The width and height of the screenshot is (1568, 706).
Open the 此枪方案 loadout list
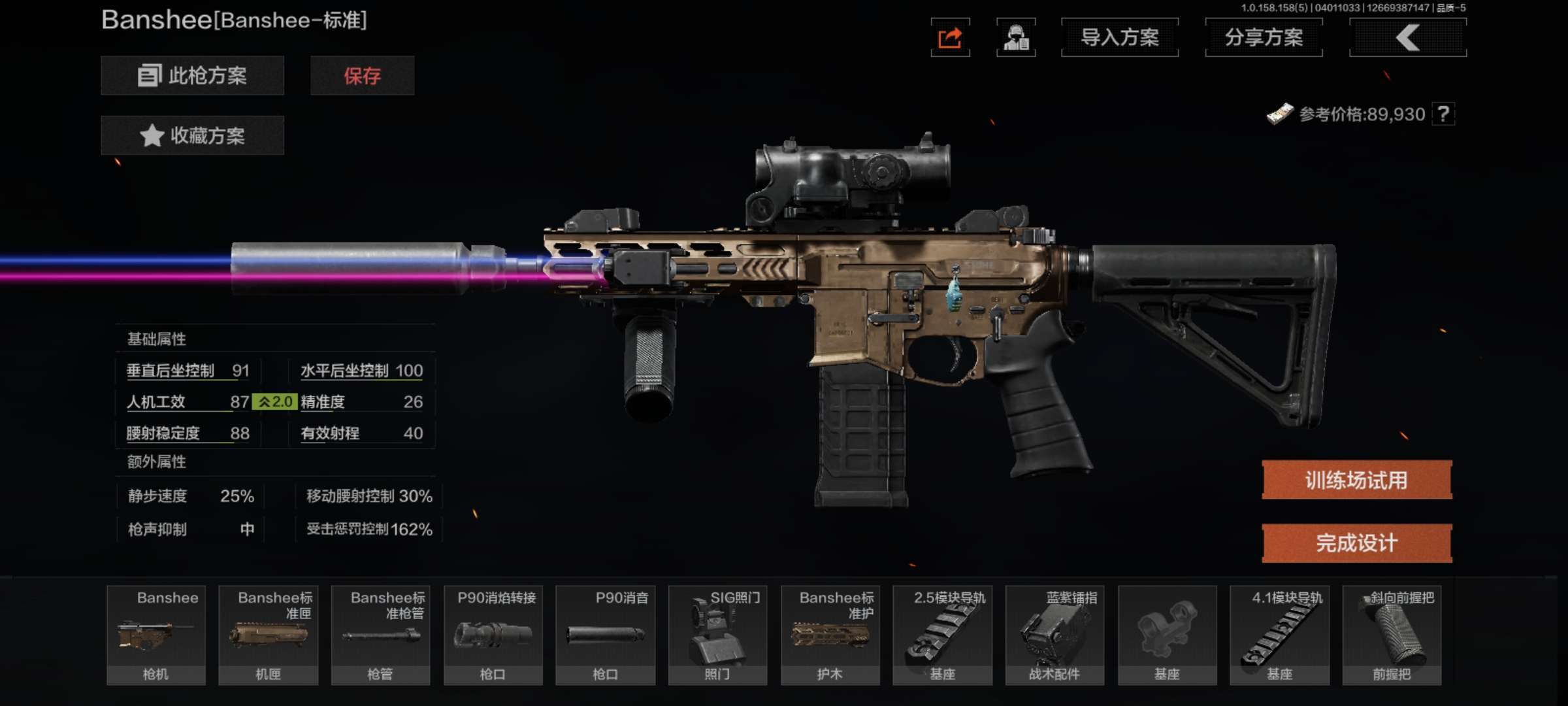pyautogui.click(x=192, y=76)
